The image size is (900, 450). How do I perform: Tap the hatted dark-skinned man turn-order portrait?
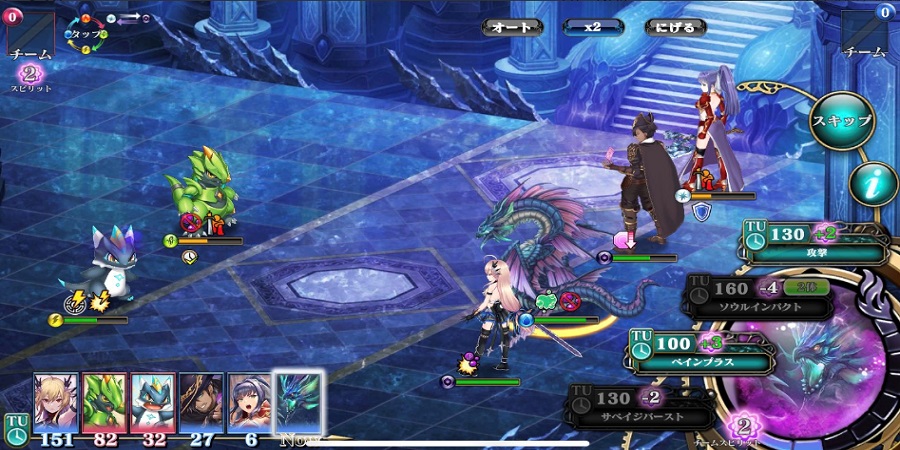[201, 402]
